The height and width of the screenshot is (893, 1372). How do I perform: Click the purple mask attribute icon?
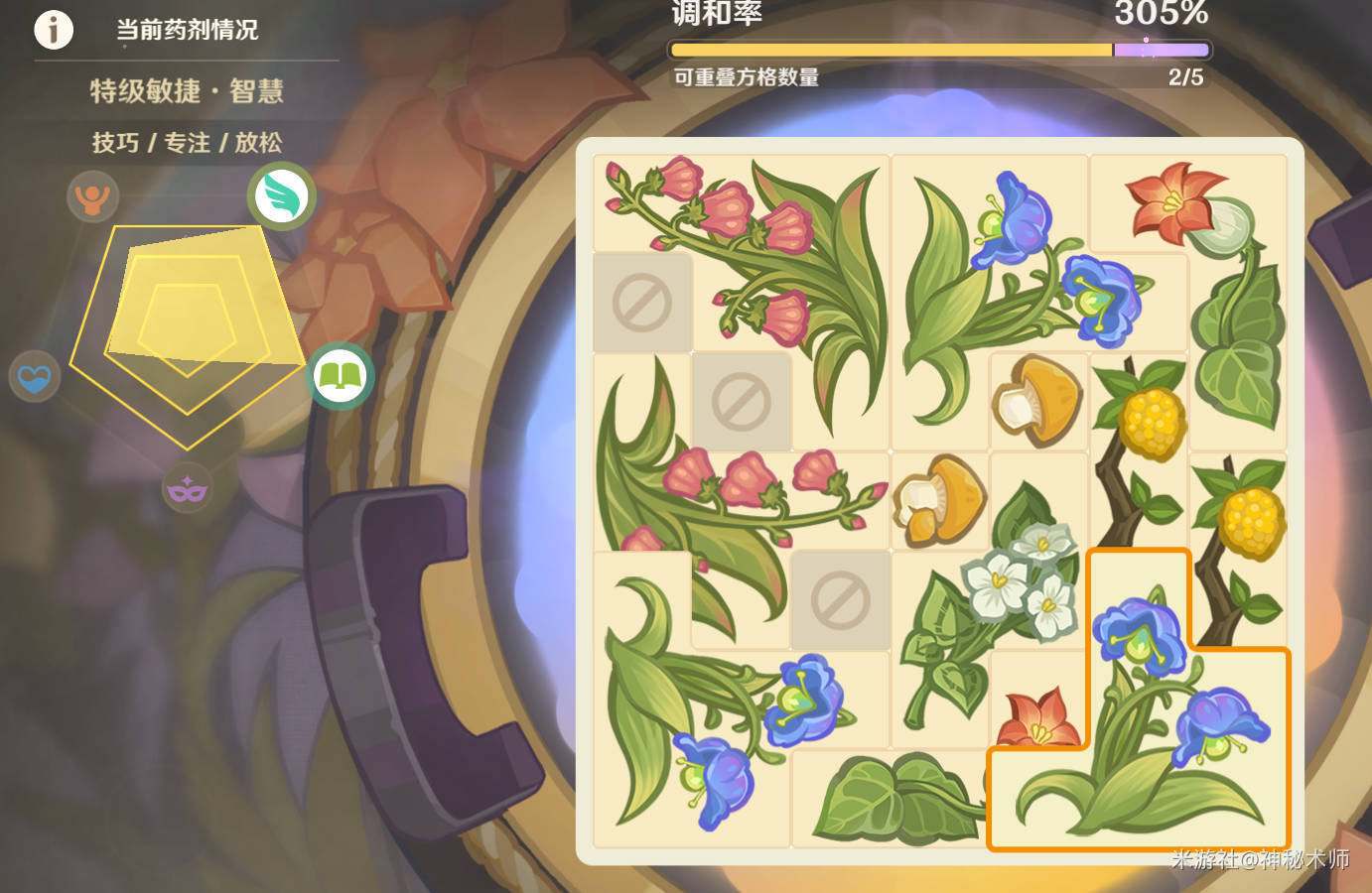(x=188, y=487)
